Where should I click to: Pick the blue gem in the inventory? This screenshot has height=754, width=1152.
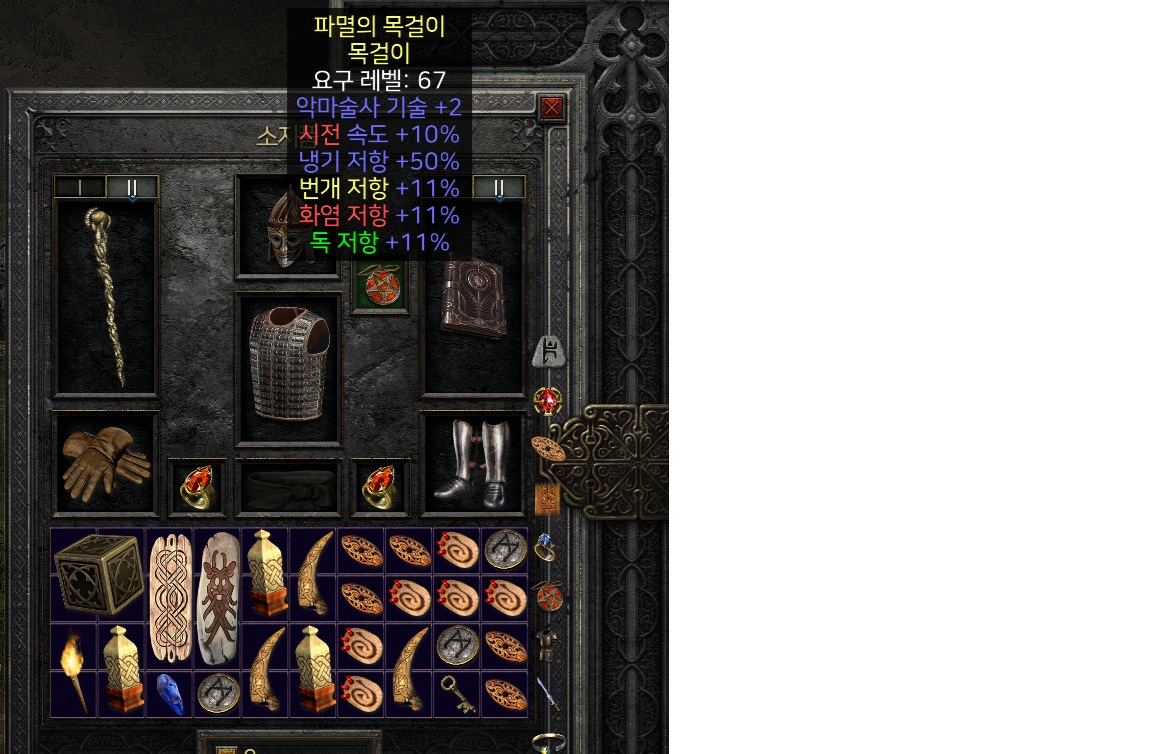coord(170,694)
